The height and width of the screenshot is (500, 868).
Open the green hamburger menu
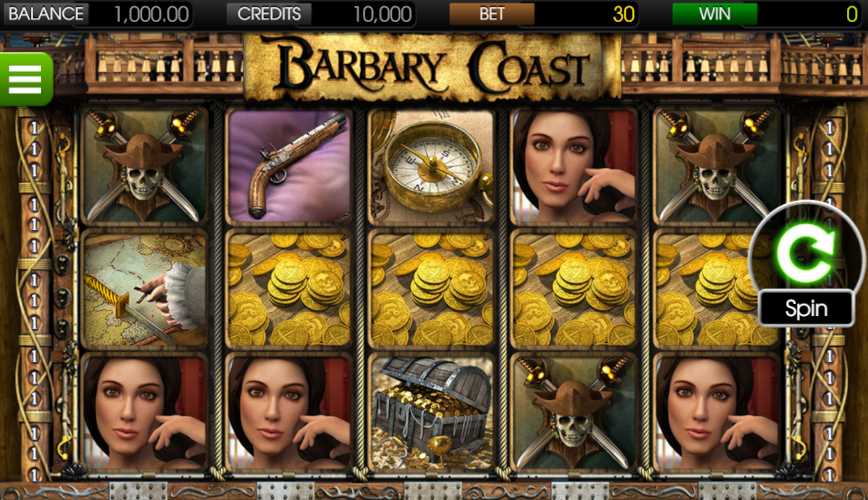[25, 78]
